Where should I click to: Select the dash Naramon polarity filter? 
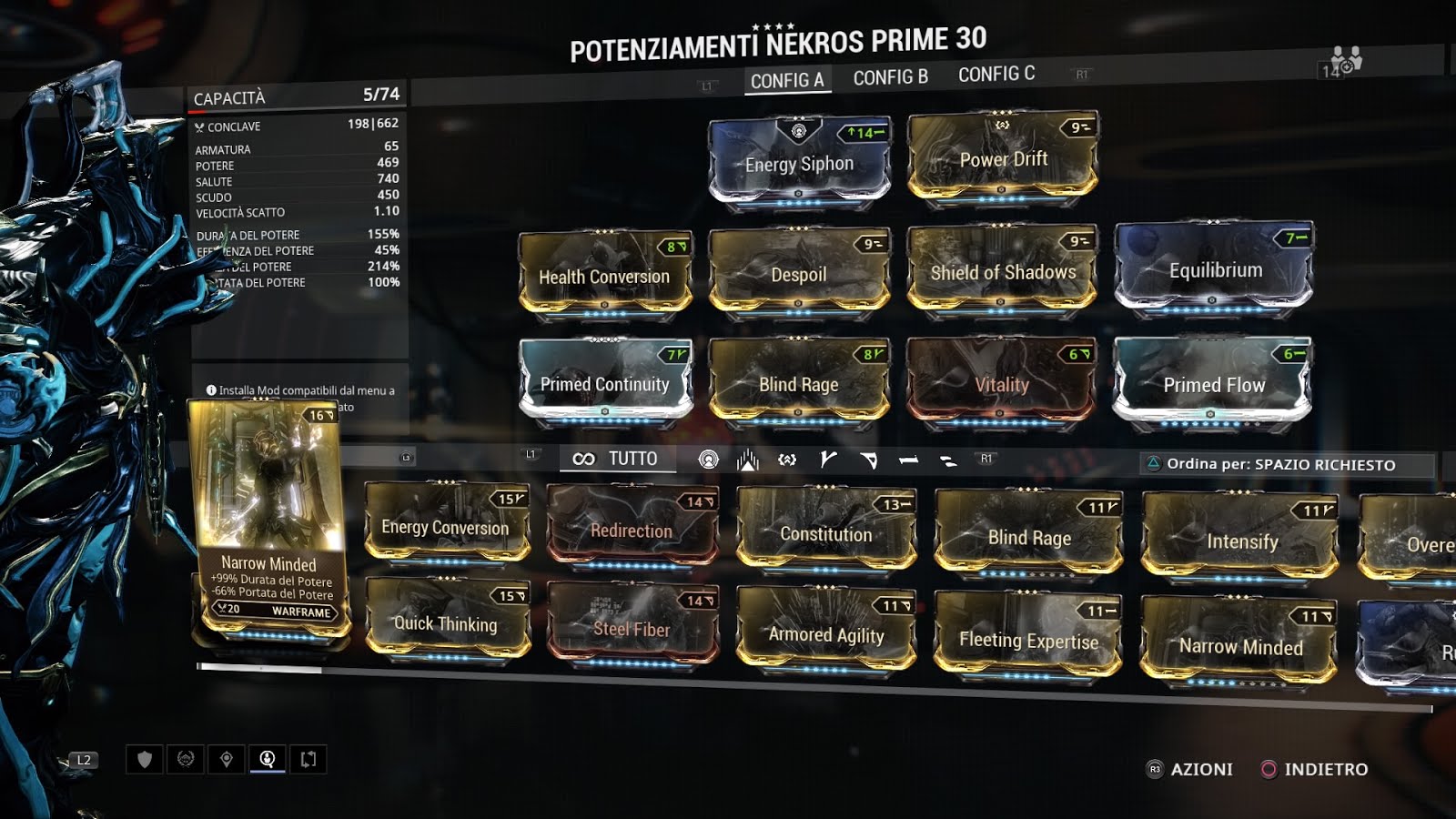910,460
